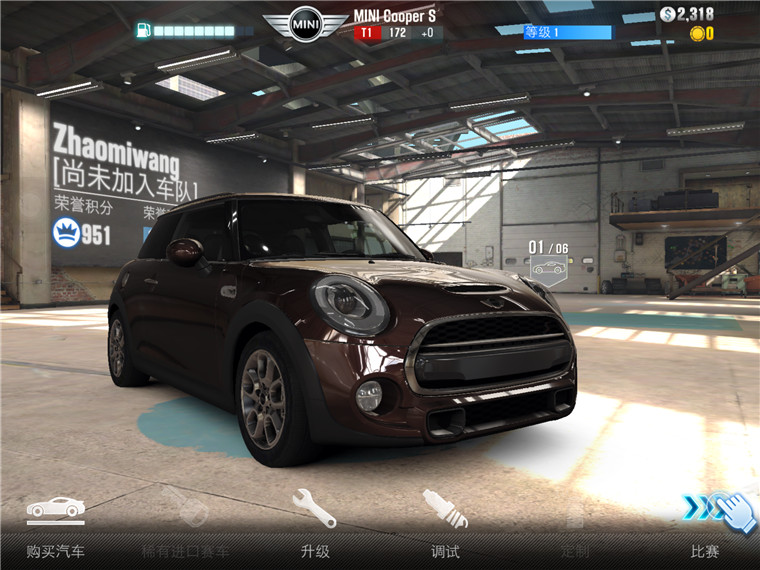Select the greyed 稀有进口赛车 (Rare Imports) entry
The height and width of the screenshot is (570, 760).
click(x=185, y=525)
